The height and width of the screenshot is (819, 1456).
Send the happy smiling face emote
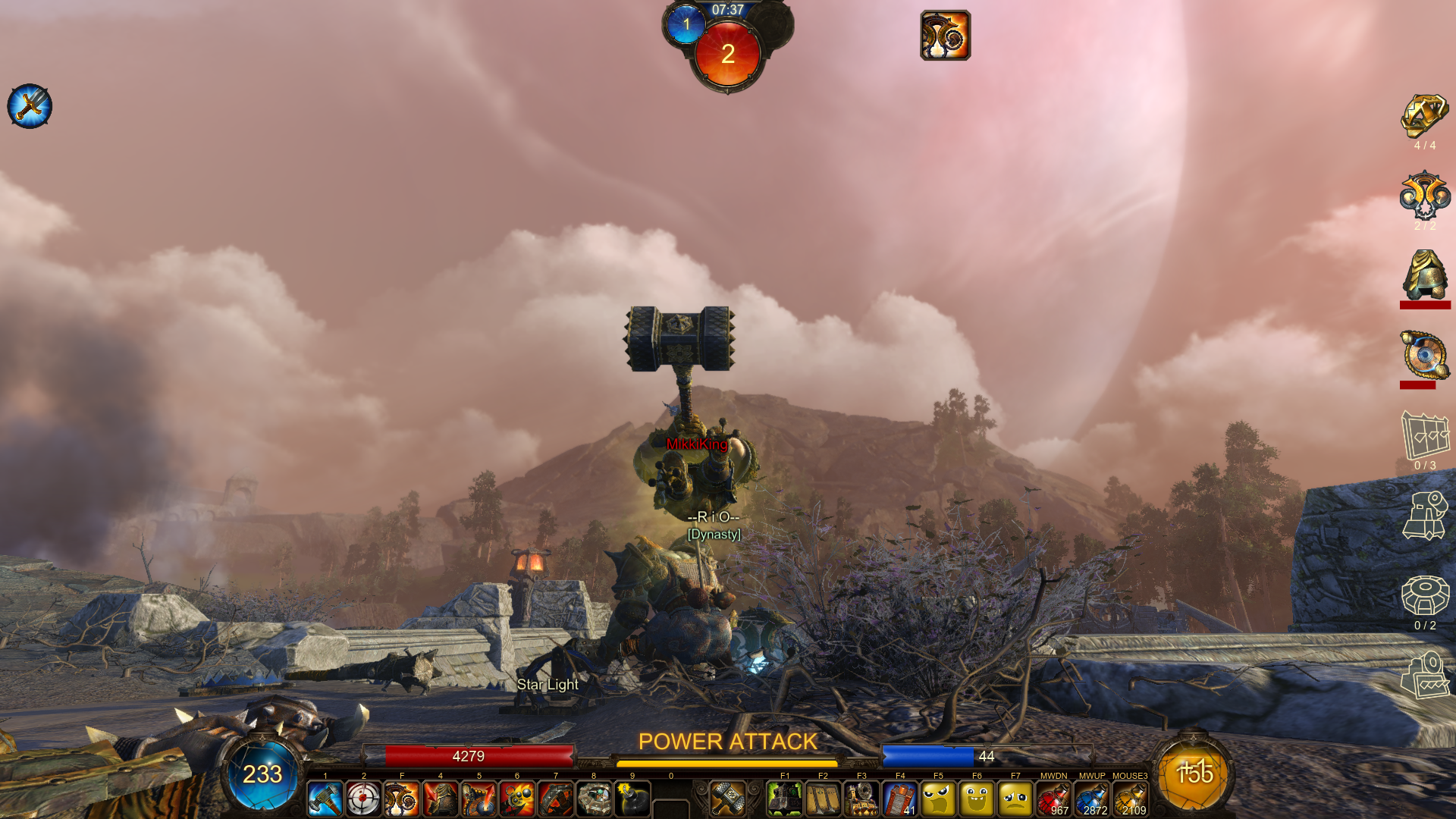point(977,799)
